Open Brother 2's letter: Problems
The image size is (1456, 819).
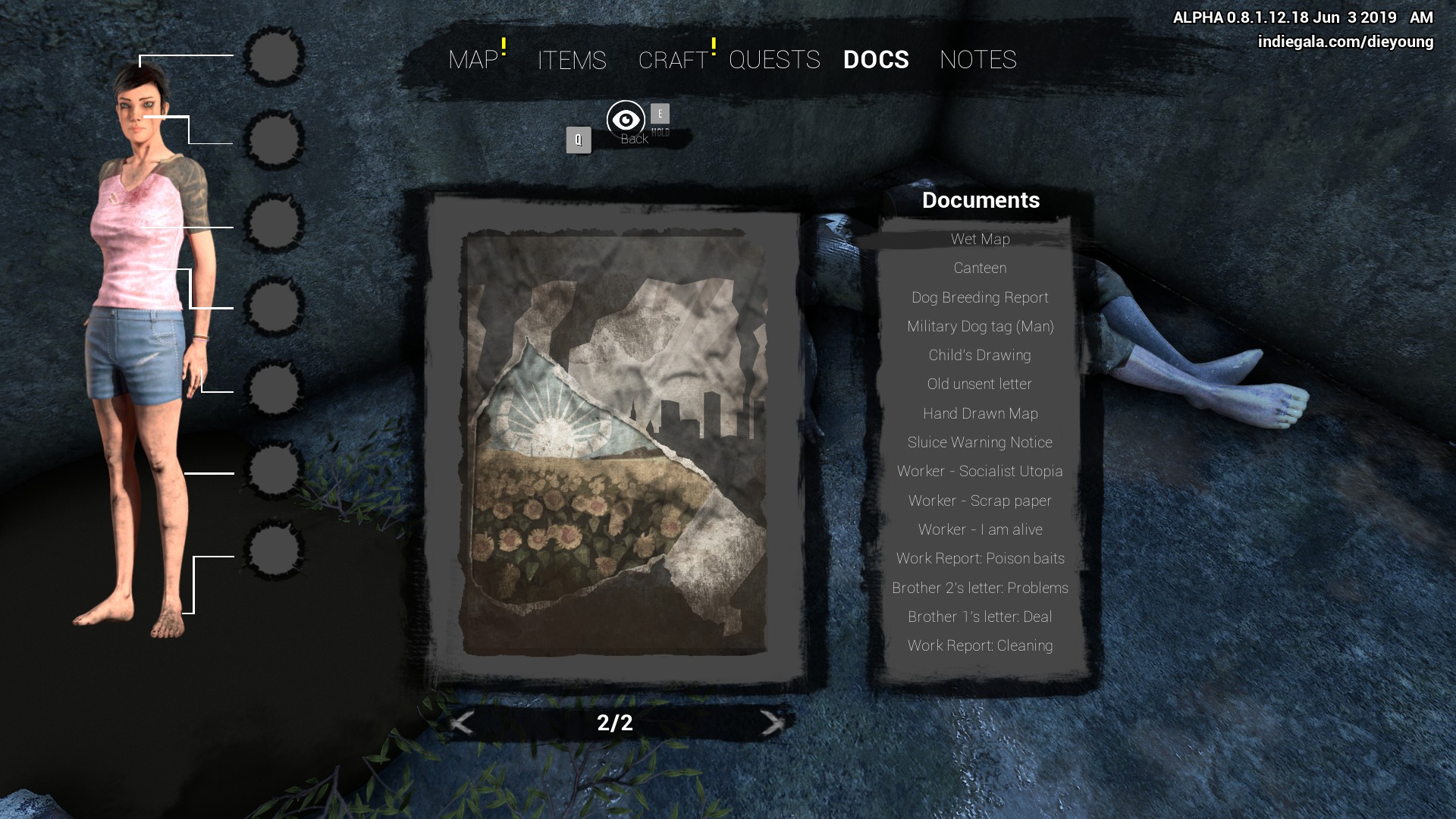pyautogui.click(x=980, y=588)
